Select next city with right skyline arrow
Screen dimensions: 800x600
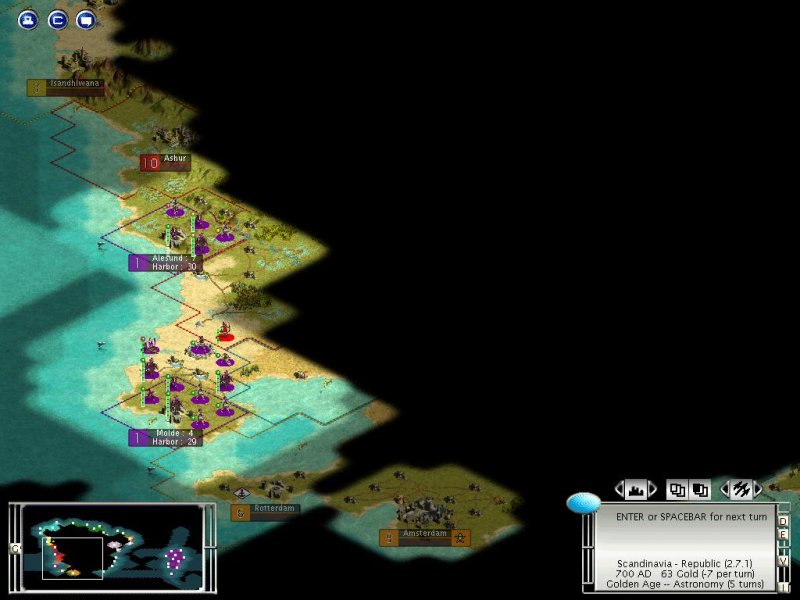pos(653,489)
